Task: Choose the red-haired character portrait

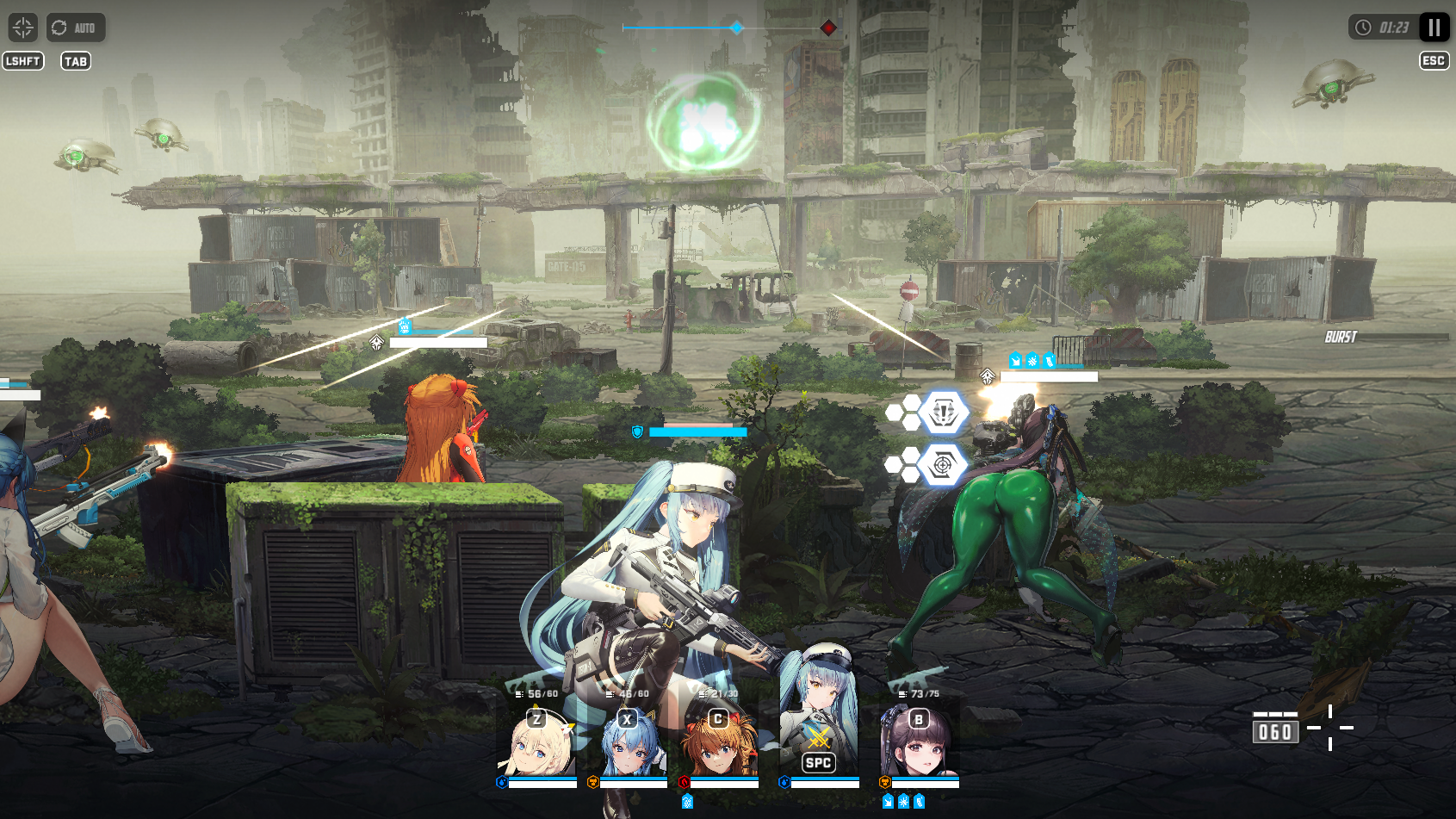Action: coord(722,744)
